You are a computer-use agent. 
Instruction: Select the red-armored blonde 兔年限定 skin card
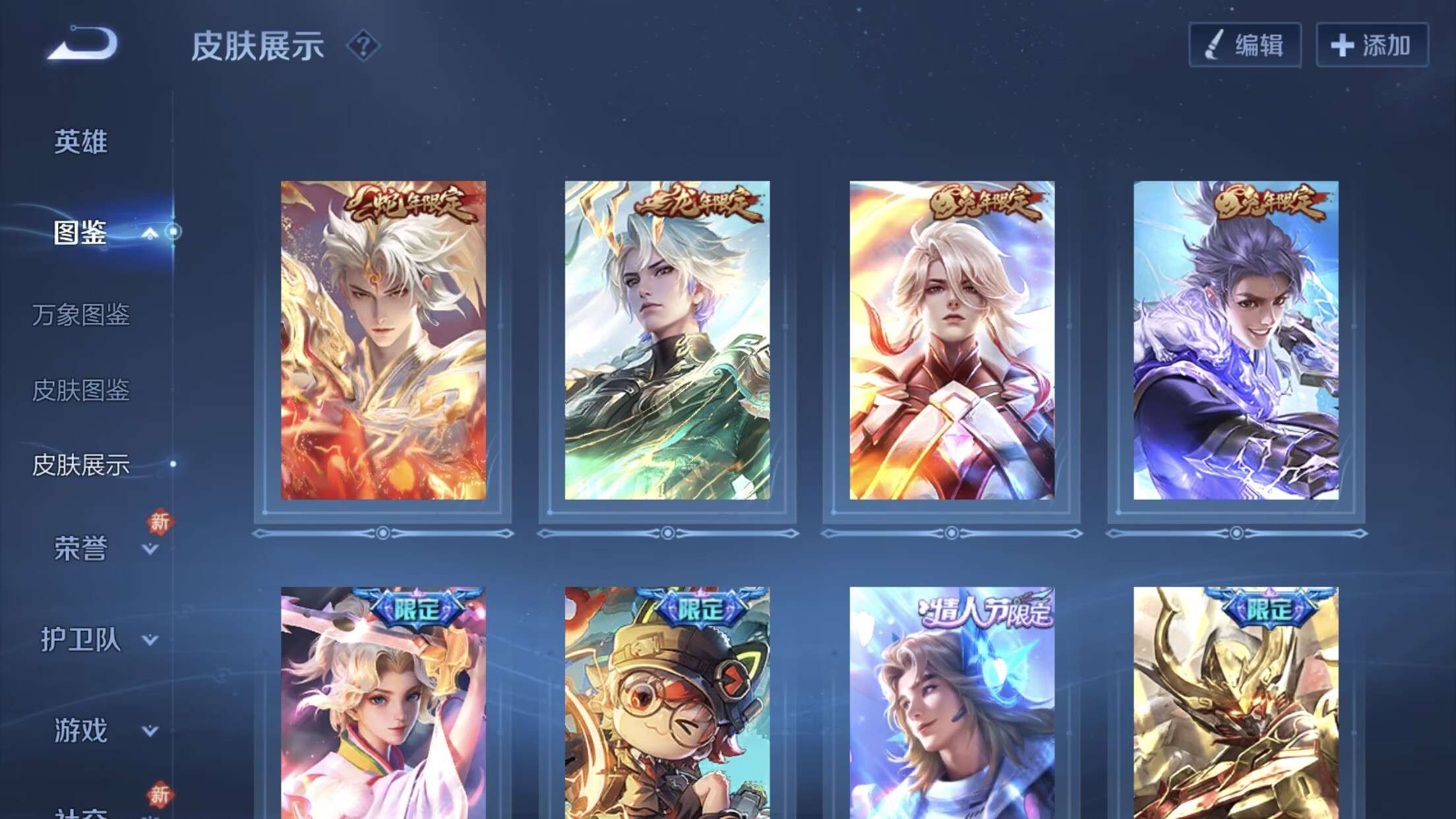[x=952, y=340]
